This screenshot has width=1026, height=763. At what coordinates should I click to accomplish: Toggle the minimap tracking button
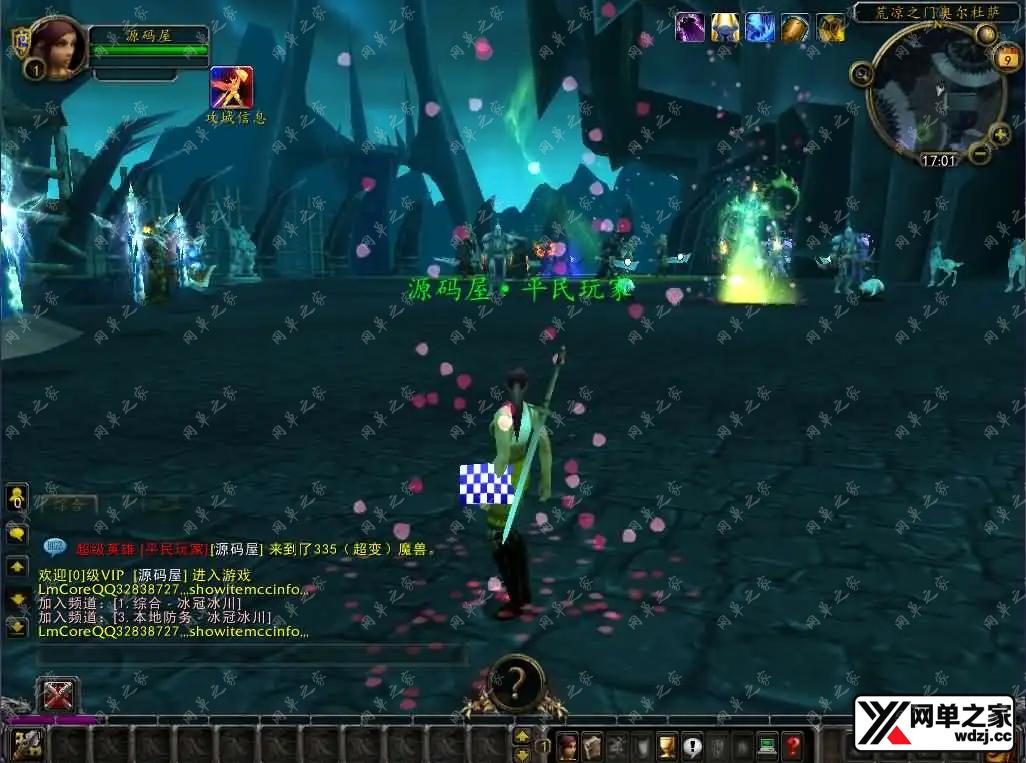pos(861,72)
